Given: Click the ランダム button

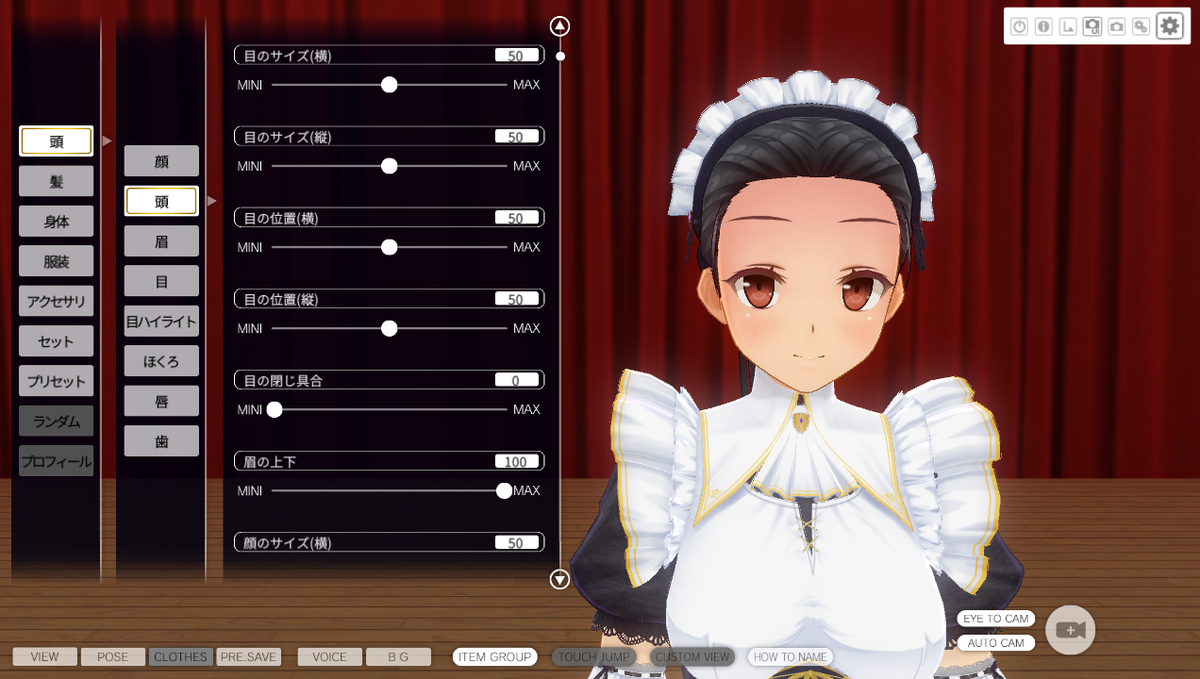Looking at the screenshot, I should coord(56,421).
